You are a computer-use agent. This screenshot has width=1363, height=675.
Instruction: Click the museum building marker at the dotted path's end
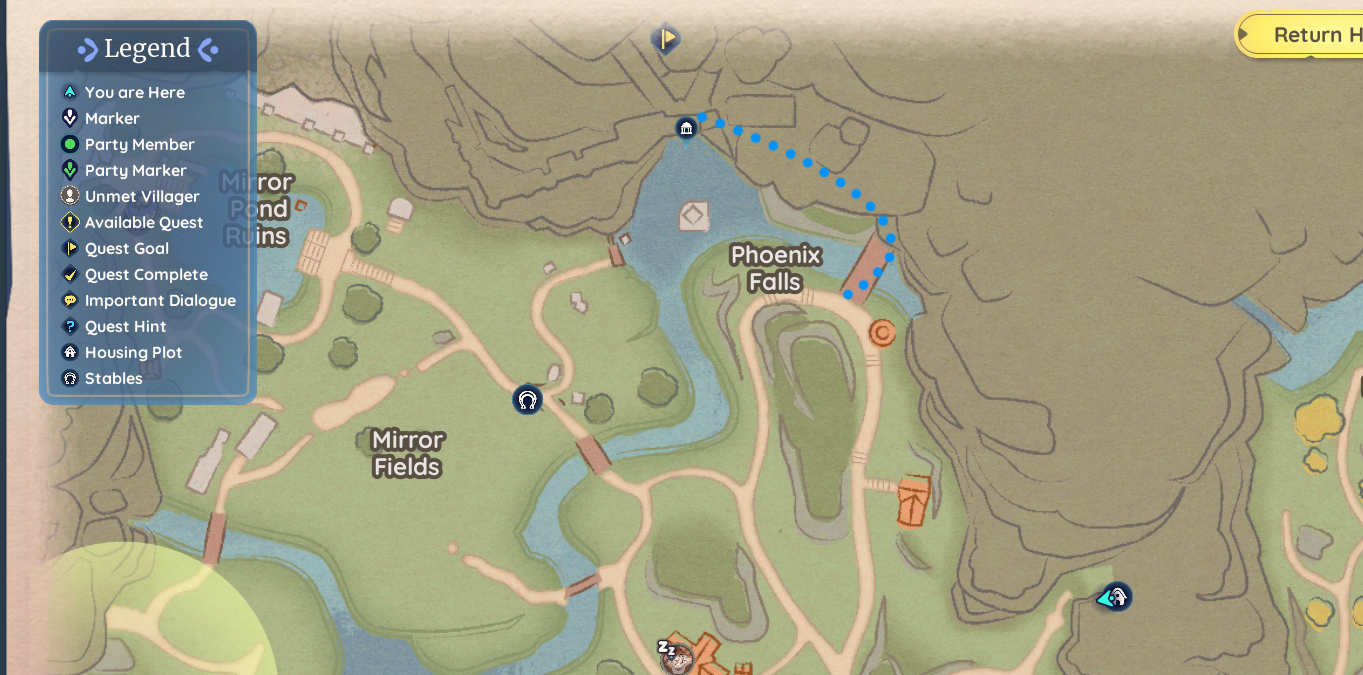point(686,128)
